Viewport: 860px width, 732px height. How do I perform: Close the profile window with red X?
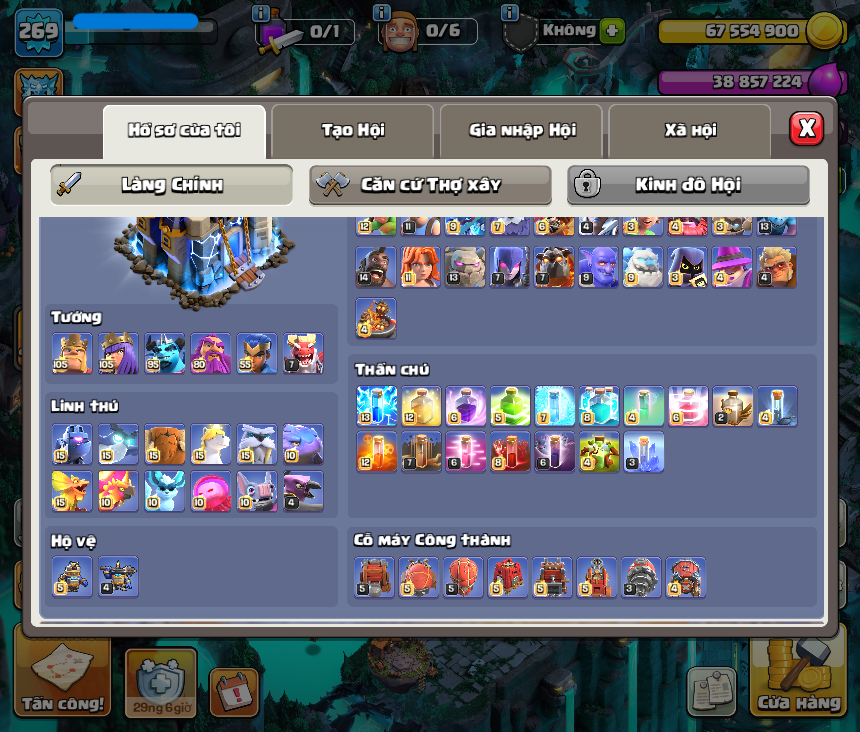click(806, 128)
